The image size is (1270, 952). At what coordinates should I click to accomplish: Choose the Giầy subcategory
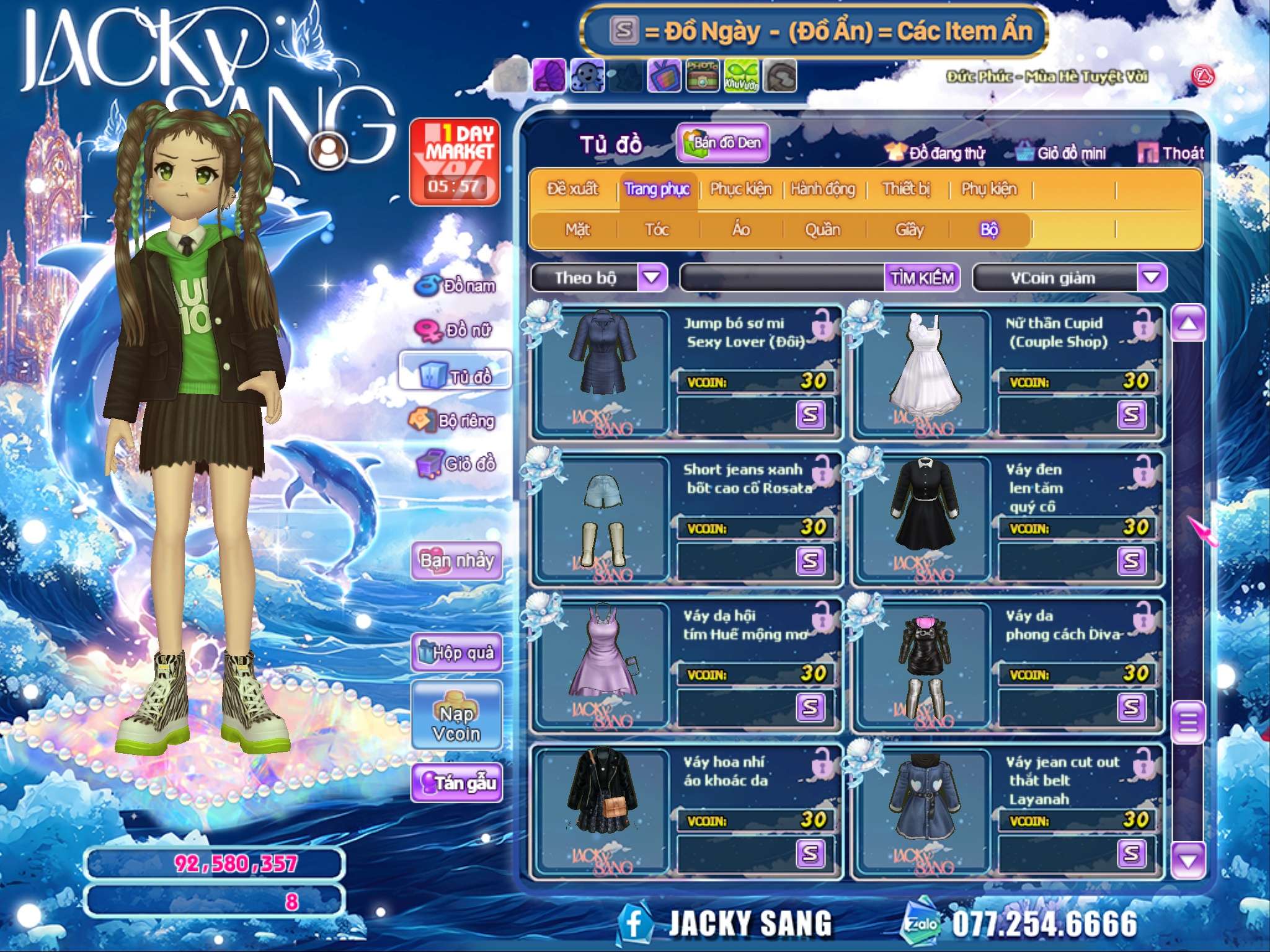pyautogui.click(x=909, y=230)
